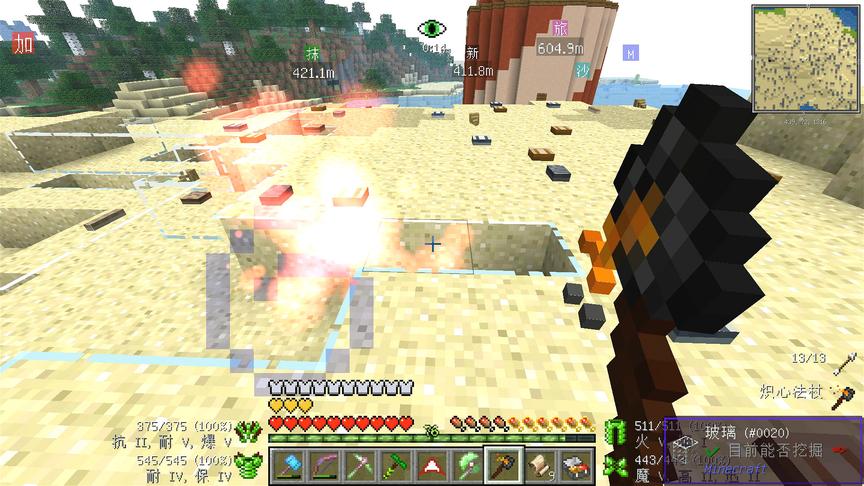Click the glass block info tooltip
This screenshot has width=864, height=486.
762,451
